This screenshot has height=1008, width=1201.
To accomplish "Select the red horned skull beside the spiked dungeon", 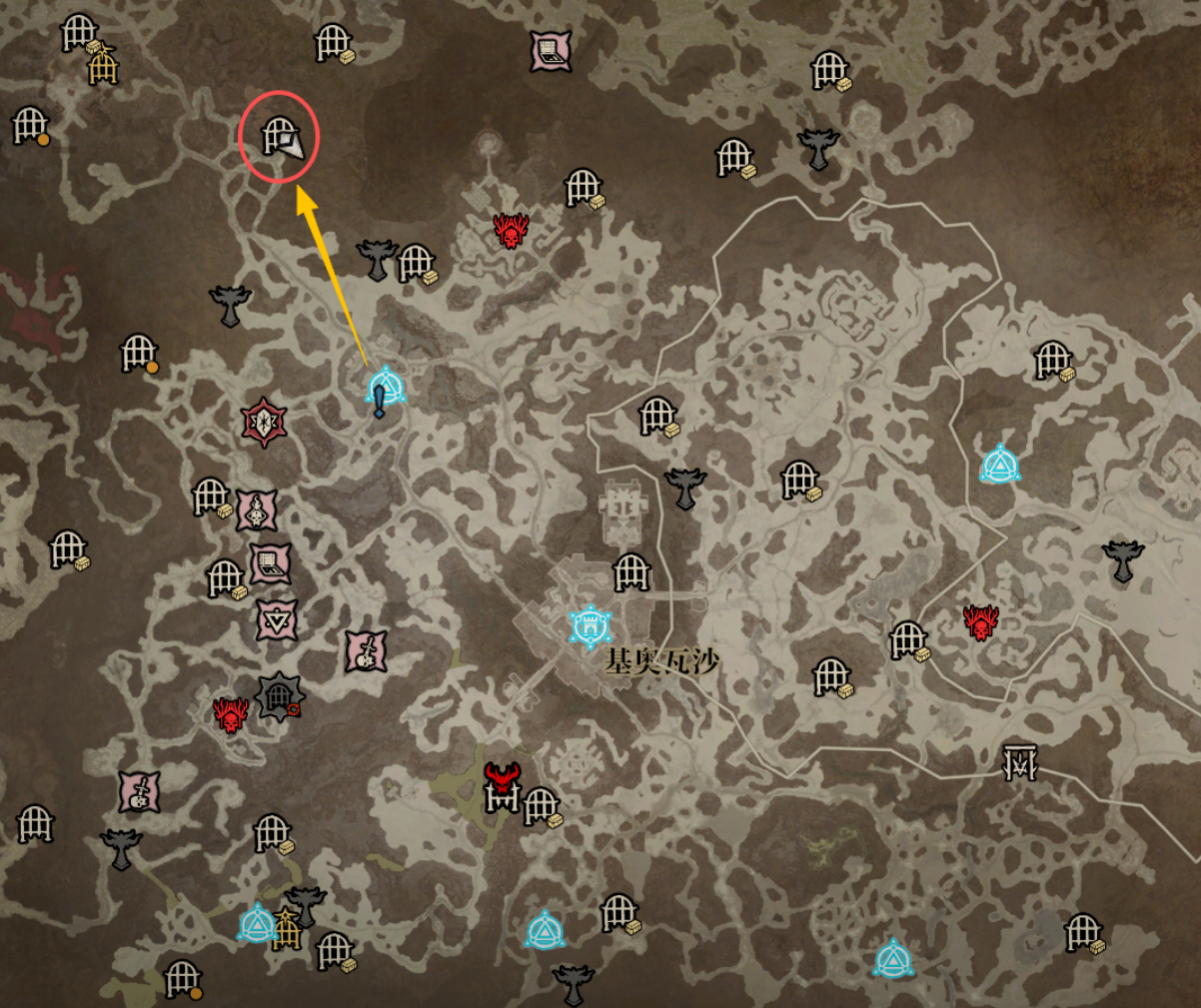I will [x=231, y=714].
